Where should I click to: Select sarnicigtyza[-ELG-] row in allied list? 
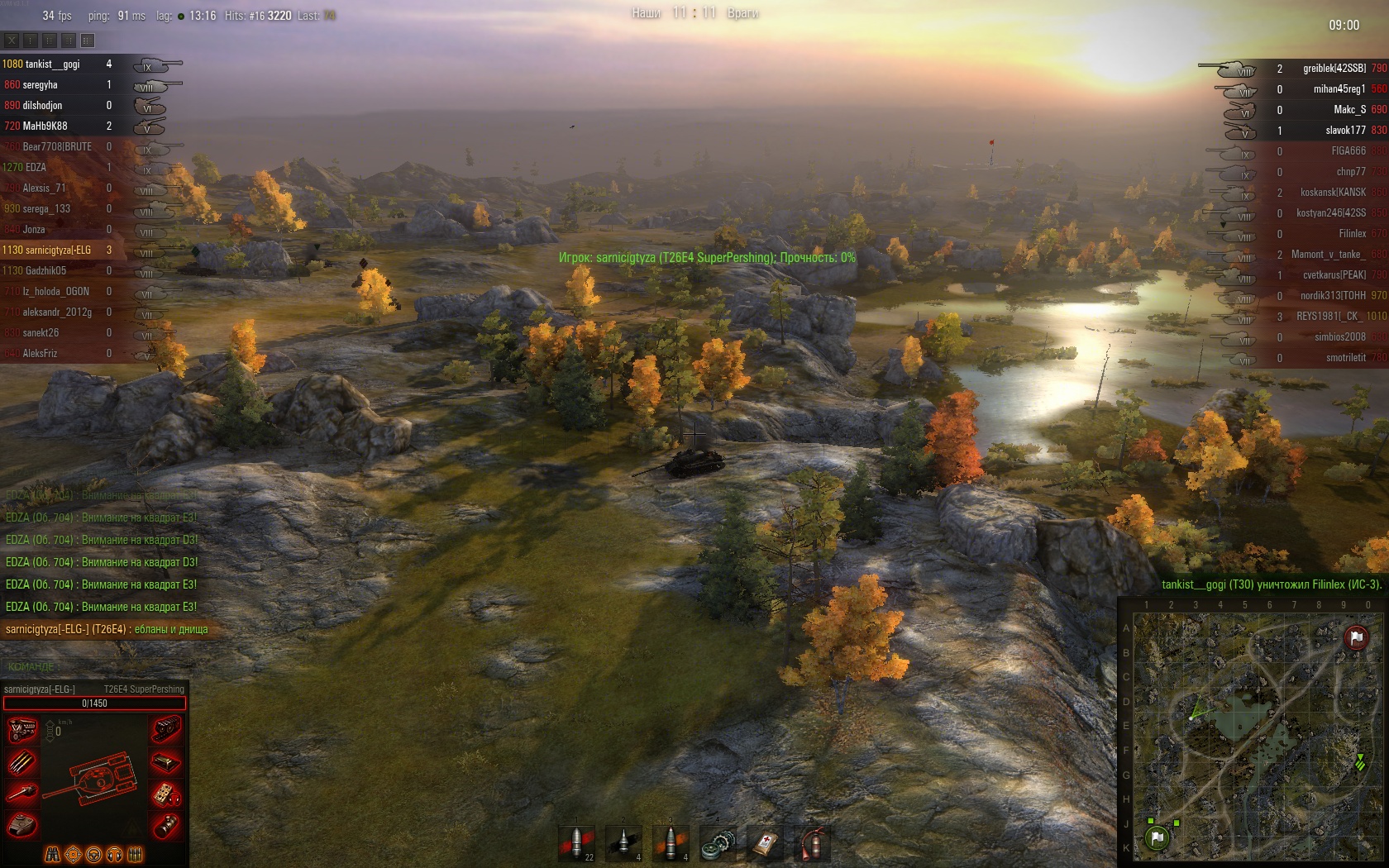(x=47, y=250)
